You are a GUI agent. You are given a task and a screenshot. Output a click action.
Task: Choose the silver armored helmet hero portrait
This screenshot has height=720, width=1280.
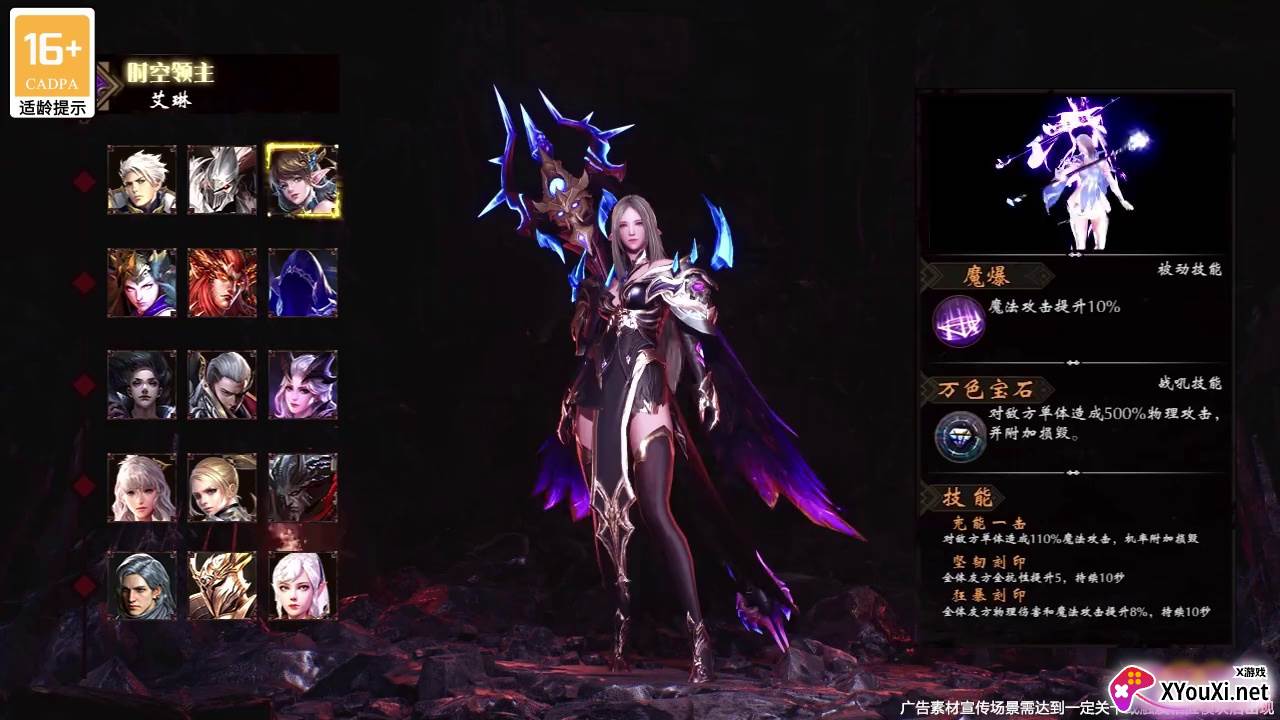222,180
